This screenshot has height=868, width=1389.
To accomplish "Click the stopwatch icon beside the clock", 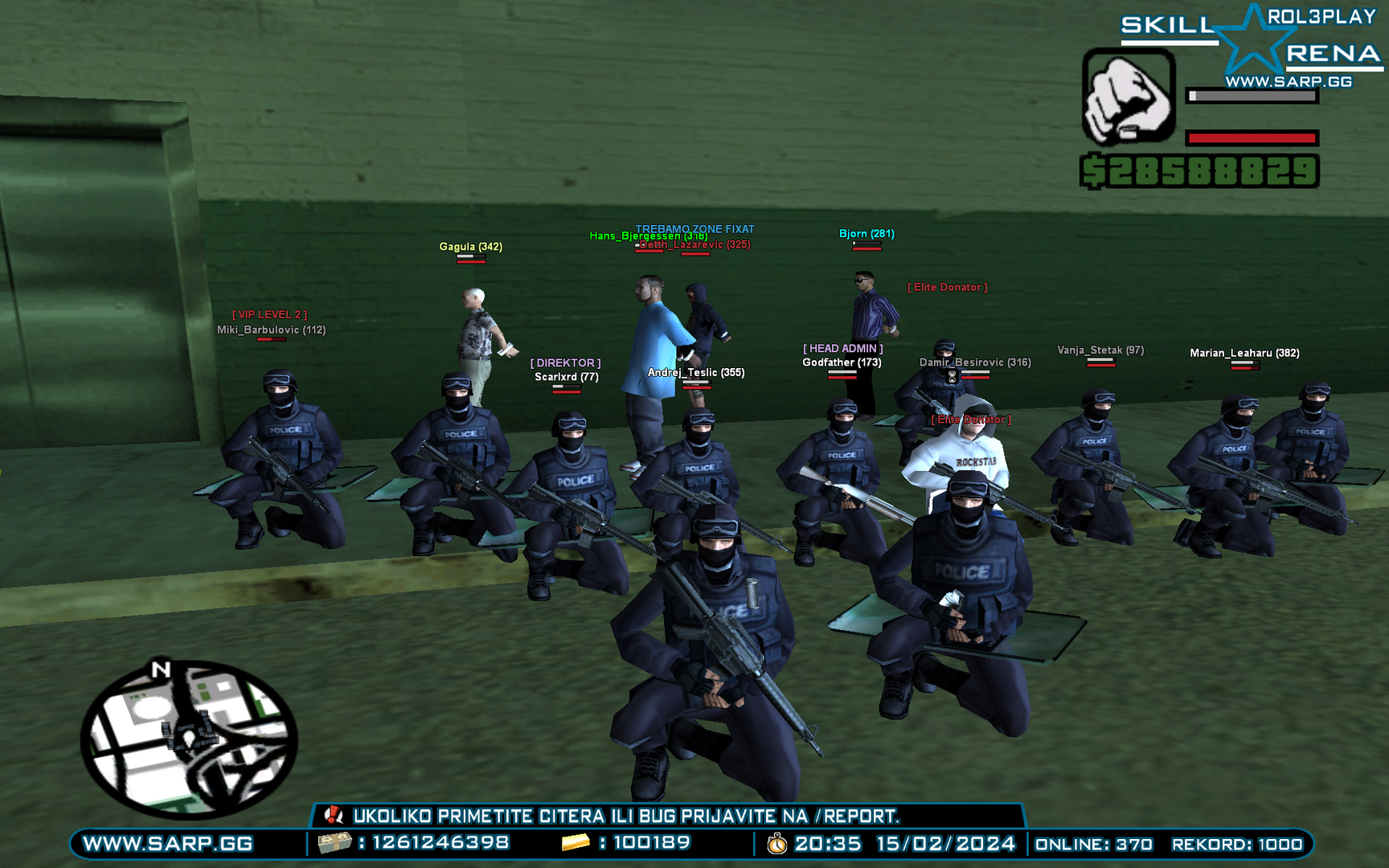I will [776, 845].
